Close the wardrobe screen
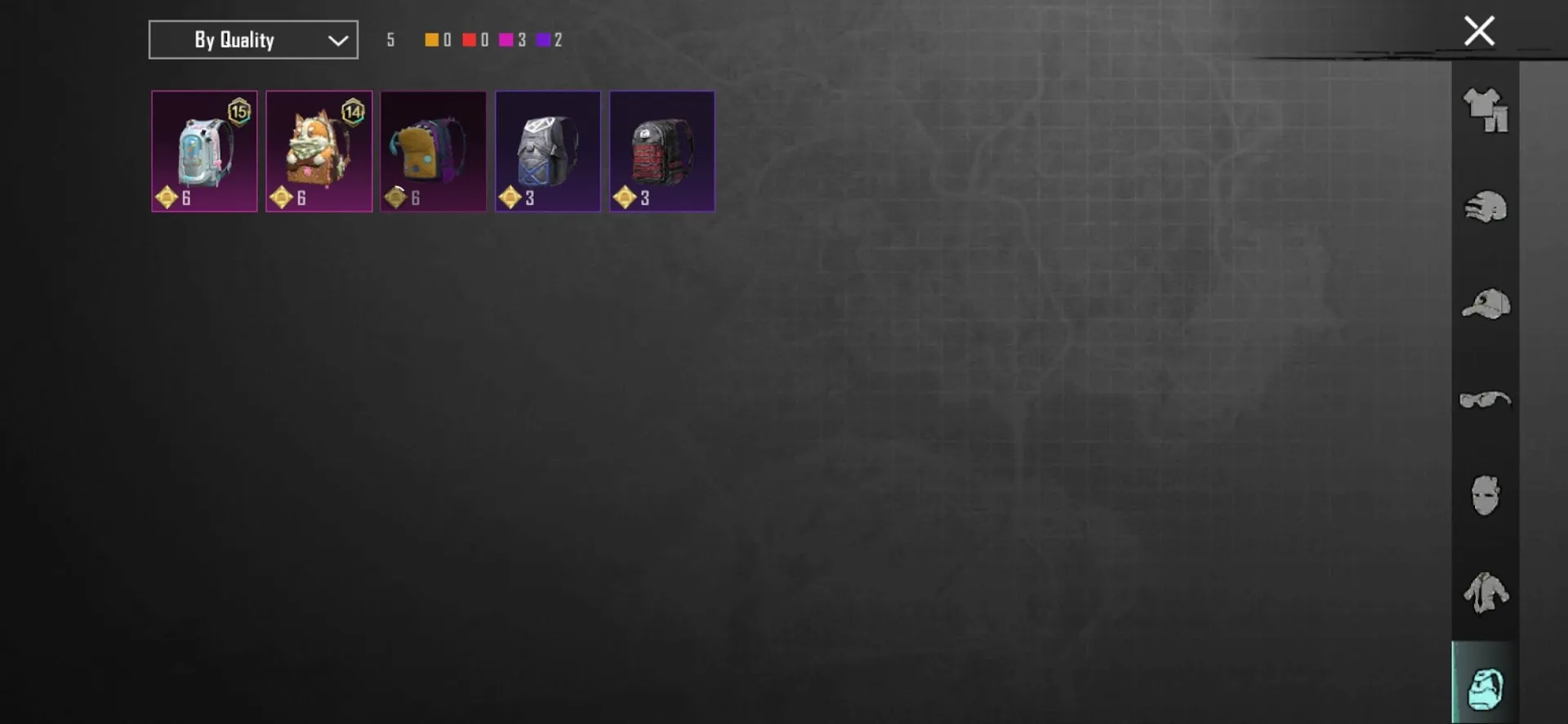 [1478, 30]
